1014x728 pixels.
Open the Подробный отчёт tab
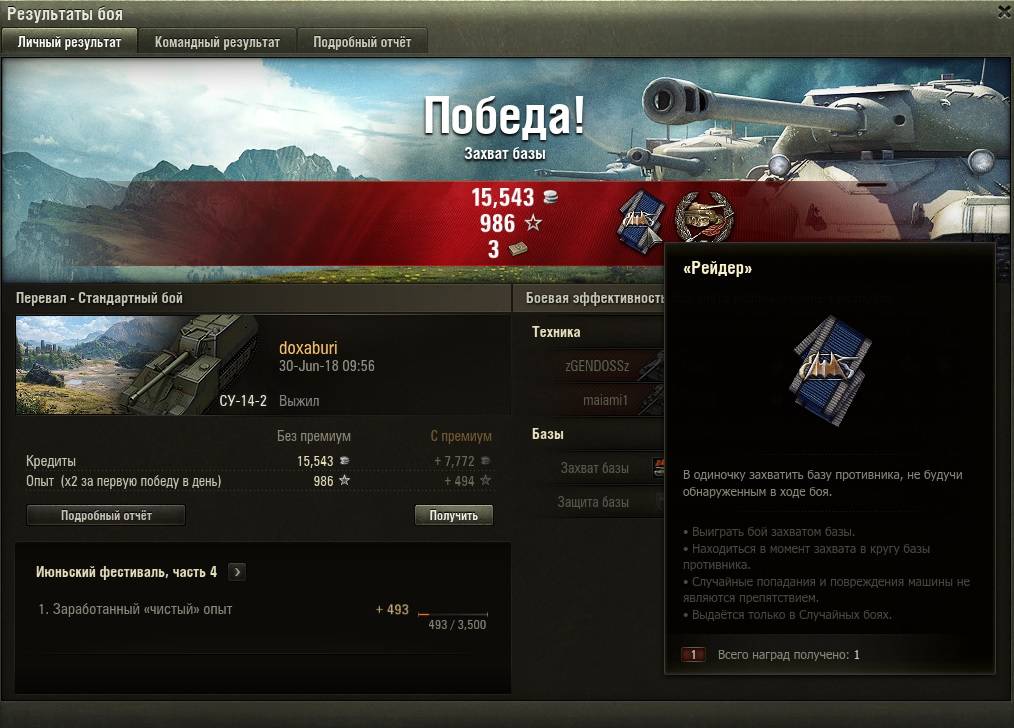361,42
